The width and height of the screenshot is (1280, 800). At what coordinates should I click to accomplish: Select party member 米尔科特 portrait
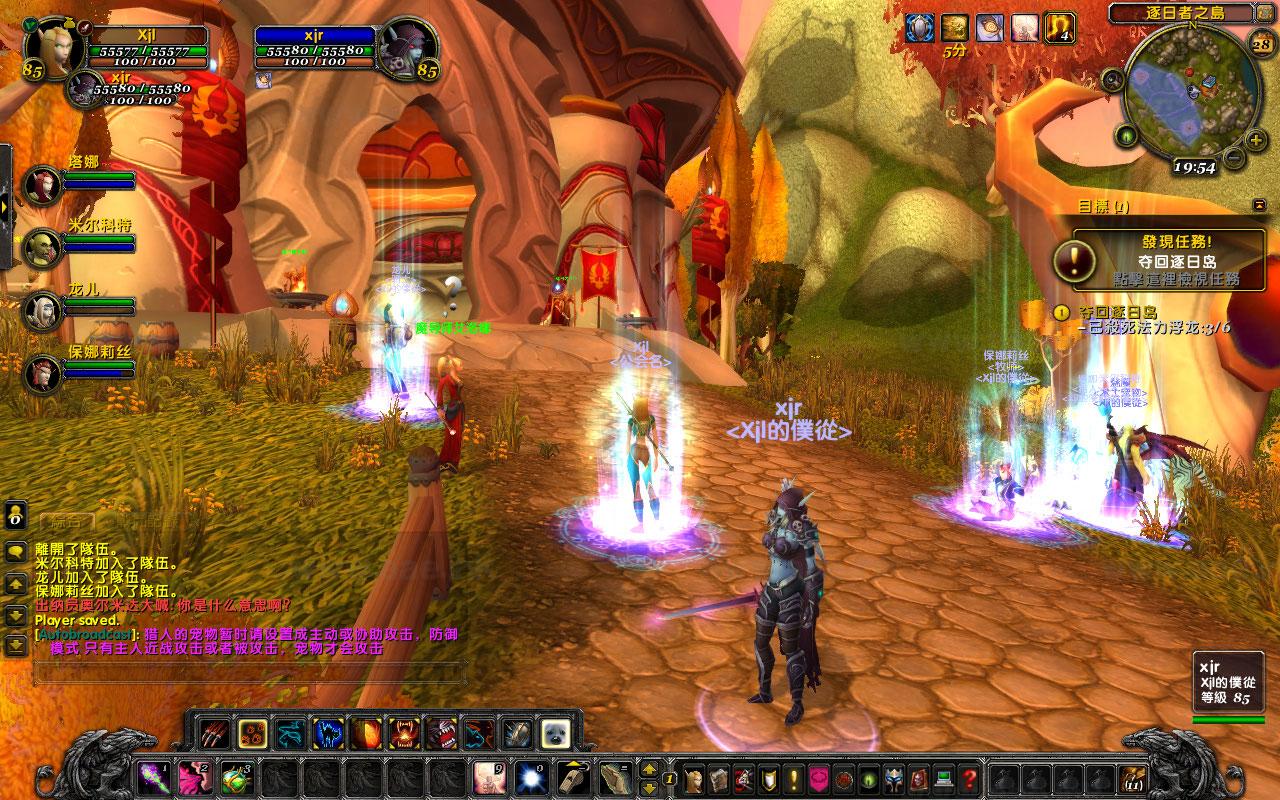click(42, 246)
